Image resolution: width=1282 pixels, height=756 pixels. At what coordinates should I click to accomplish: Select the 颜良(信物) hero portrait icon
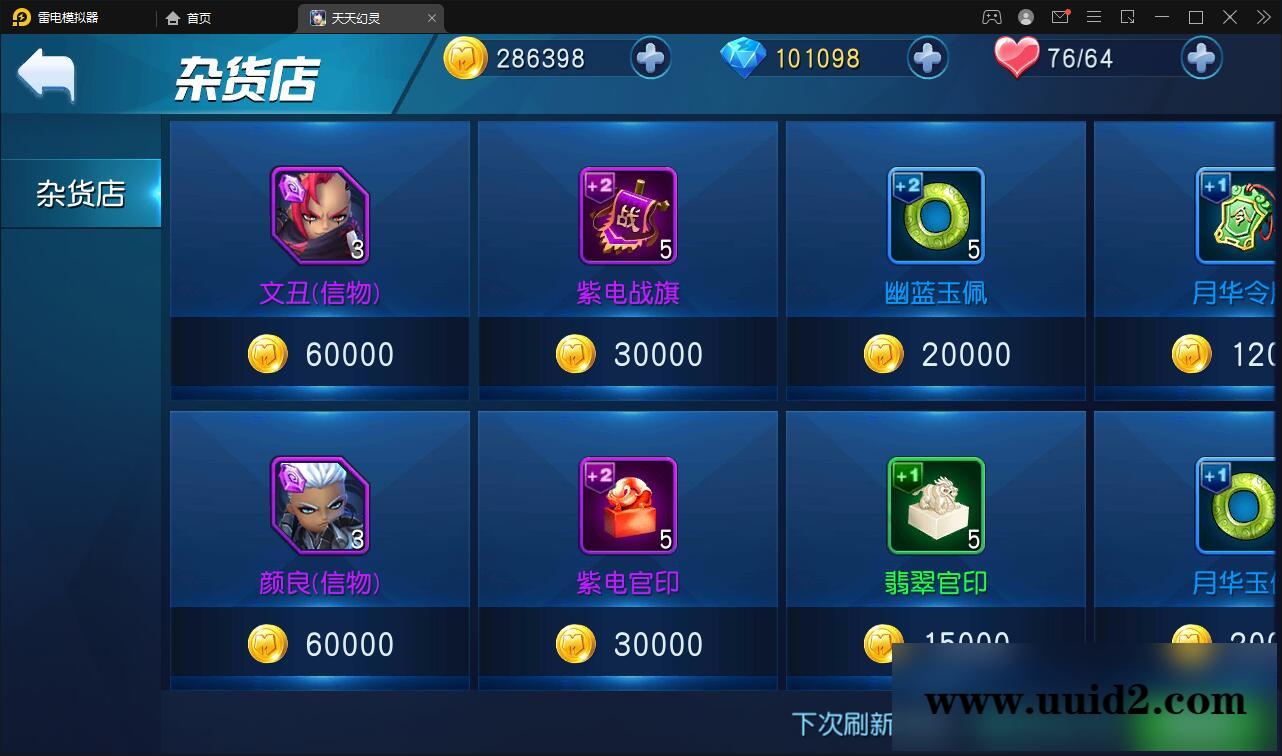[x=319, y=505]
